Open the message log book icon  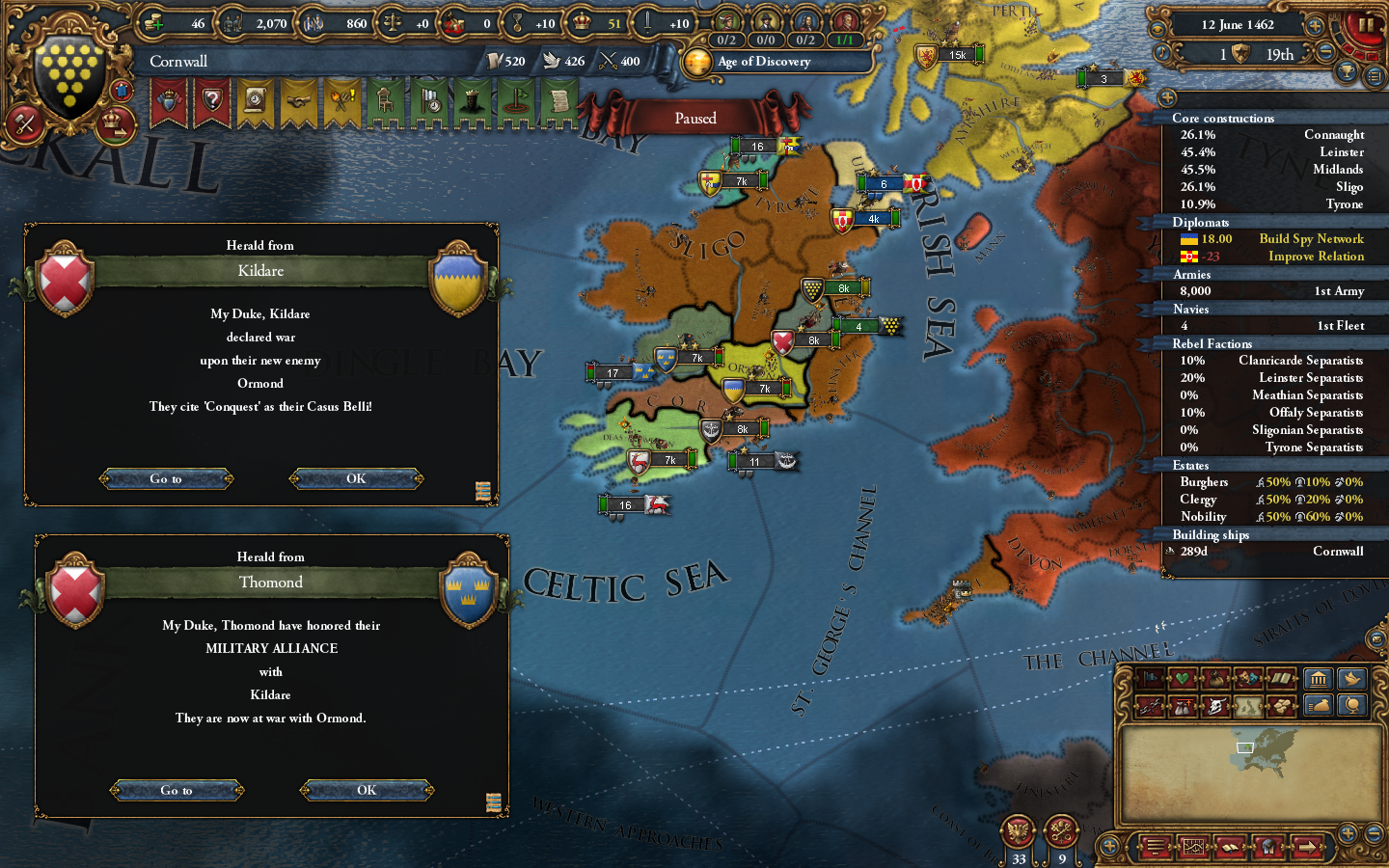(x=1230, y=849)
